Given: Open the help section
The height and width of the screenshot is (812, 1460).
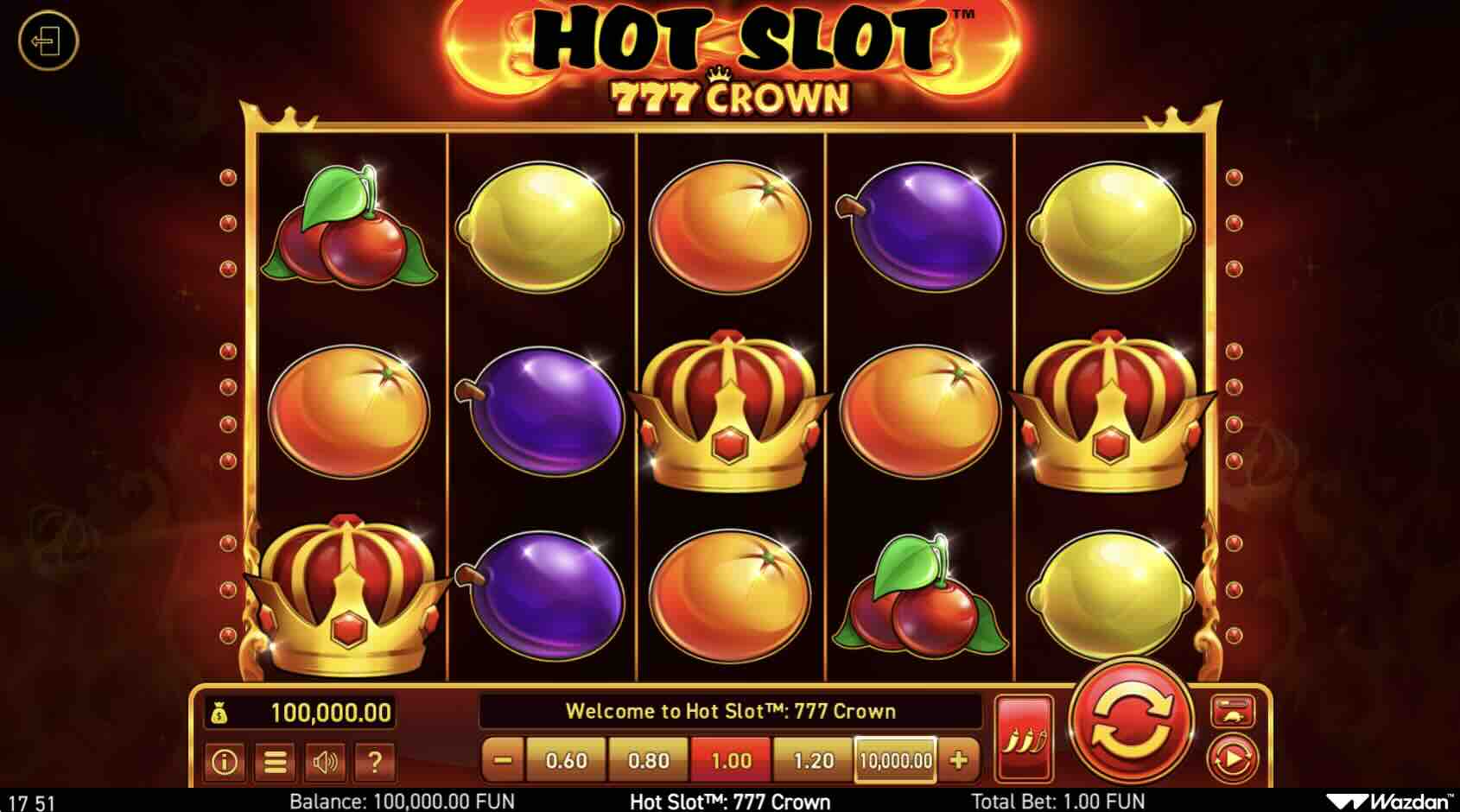Looking at the screenshot, I should tap(373, 764).
